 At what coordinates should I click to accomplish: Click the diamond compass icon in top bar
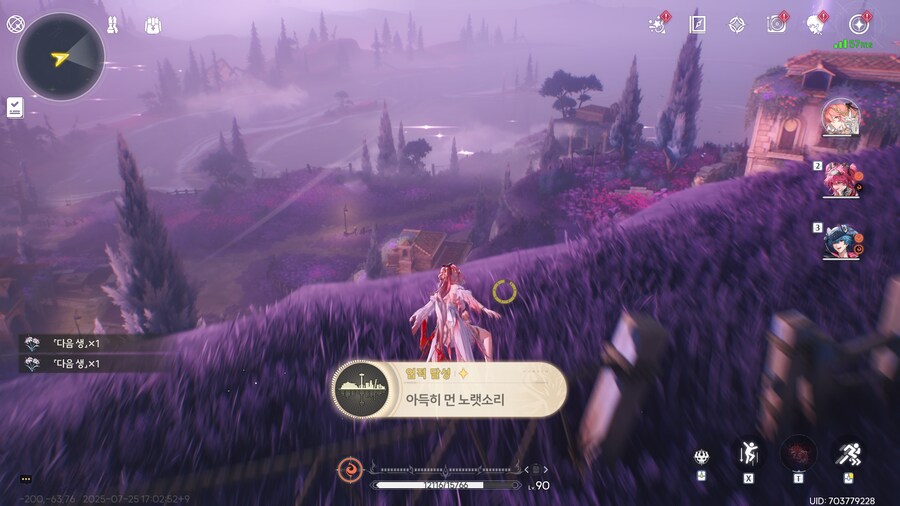pos(737,25)
